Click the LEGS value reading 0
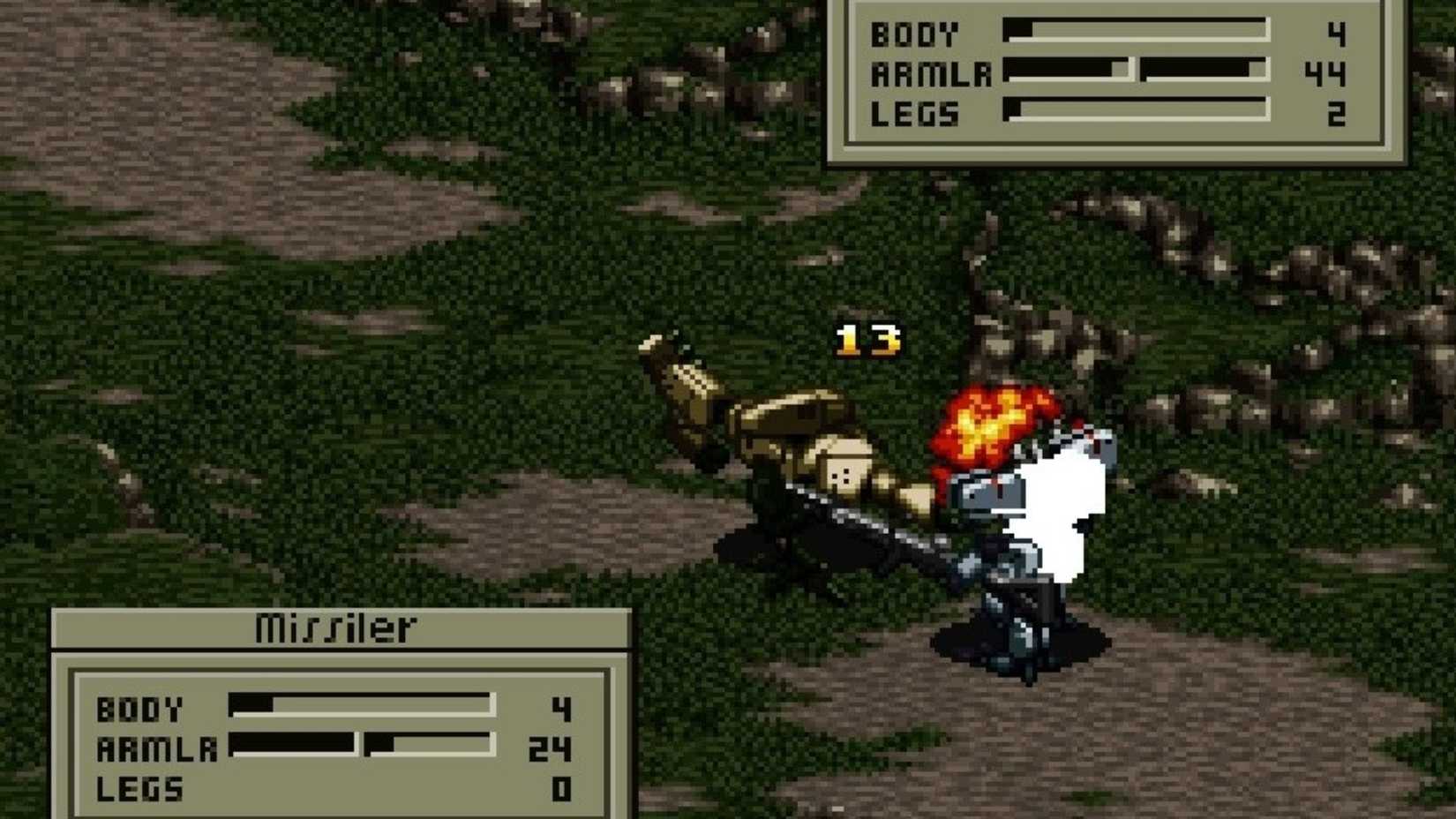 (x=563, y=790)
